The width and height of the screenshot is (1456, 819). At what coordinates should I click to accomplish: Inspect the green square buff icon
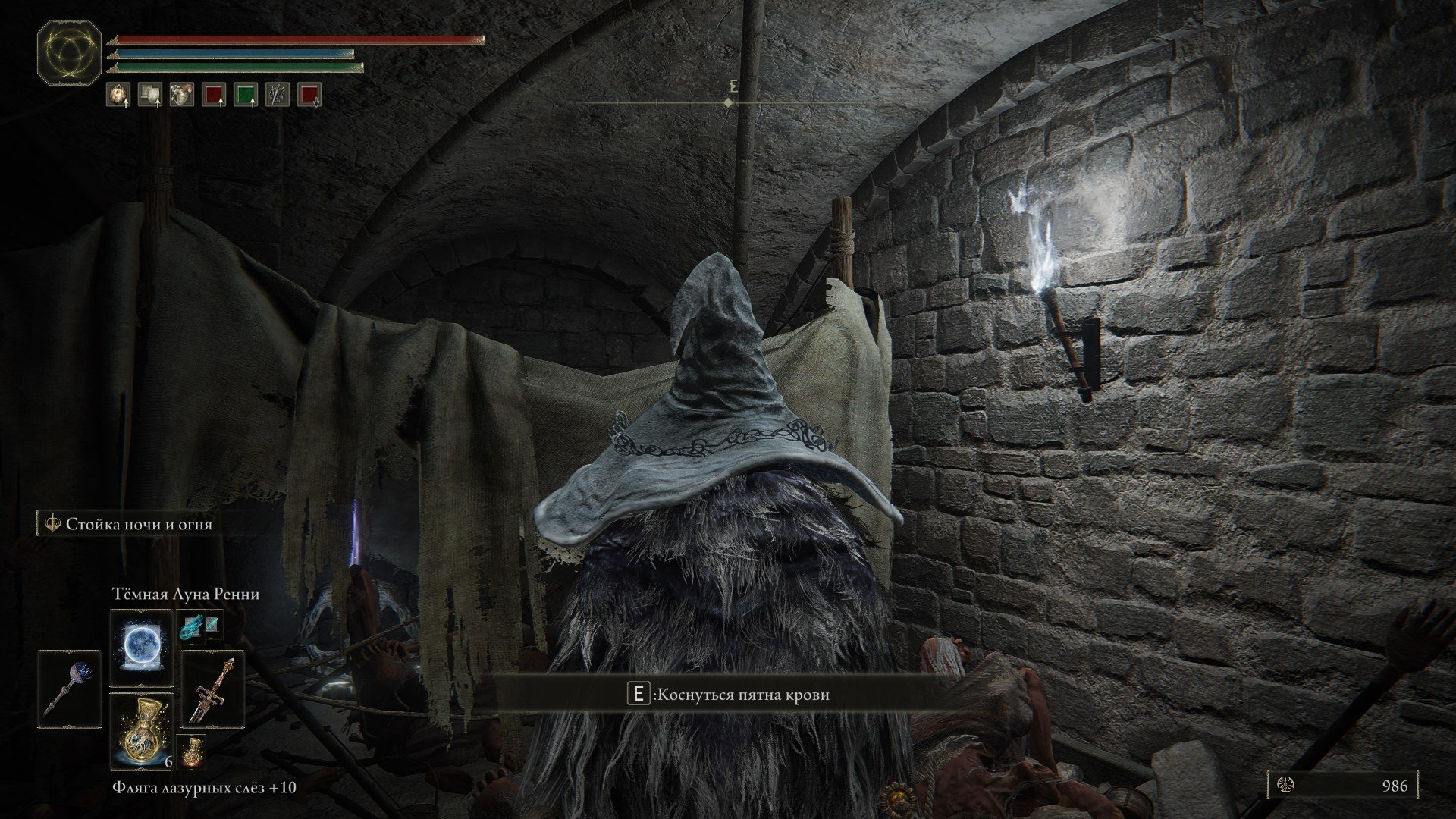click(x=245, y=95)
